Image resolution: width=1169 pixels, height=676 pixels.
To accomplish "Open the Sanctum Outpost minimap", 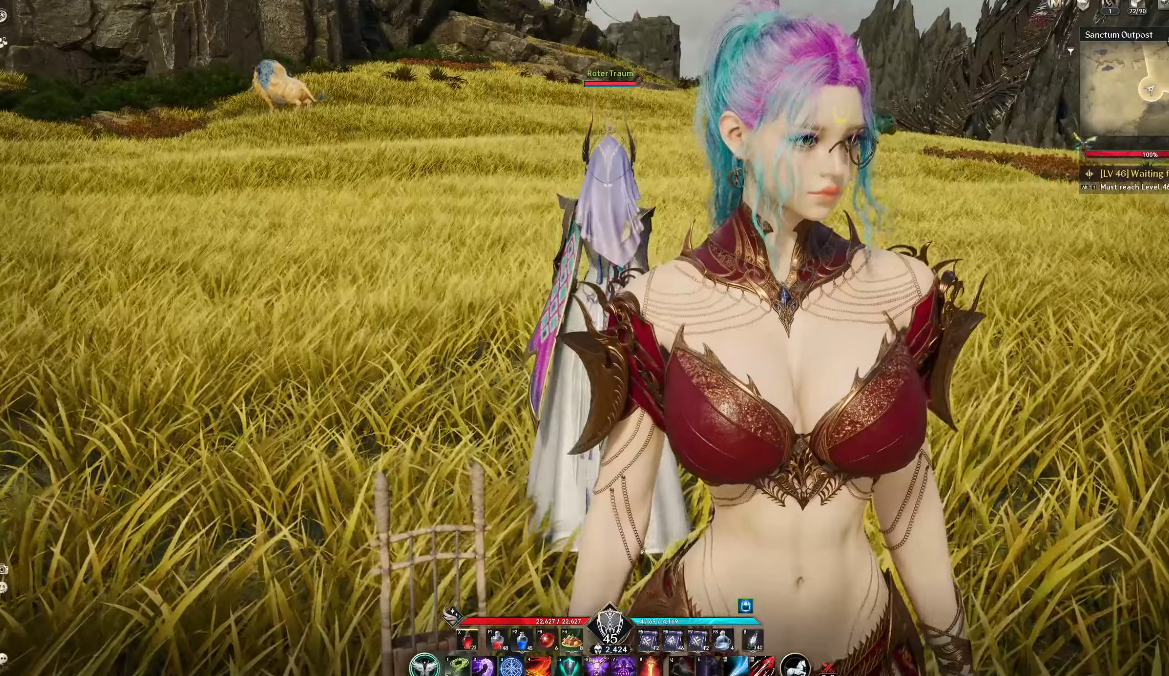I will point(1127,87).
